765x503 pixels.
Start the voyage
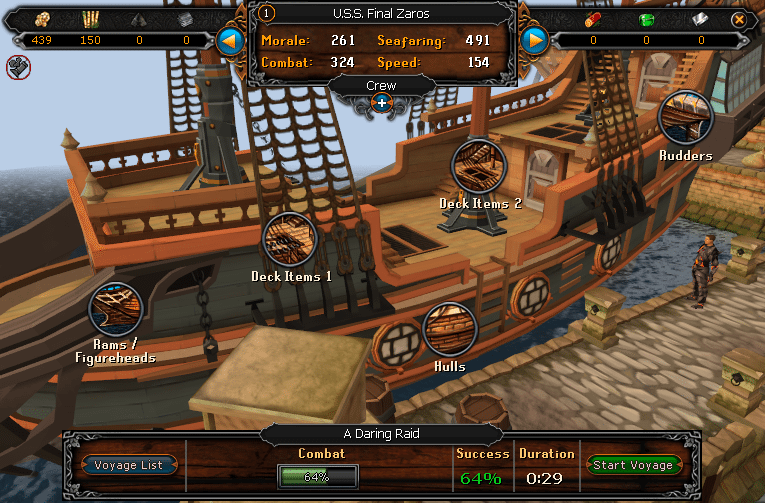[634, 465]
